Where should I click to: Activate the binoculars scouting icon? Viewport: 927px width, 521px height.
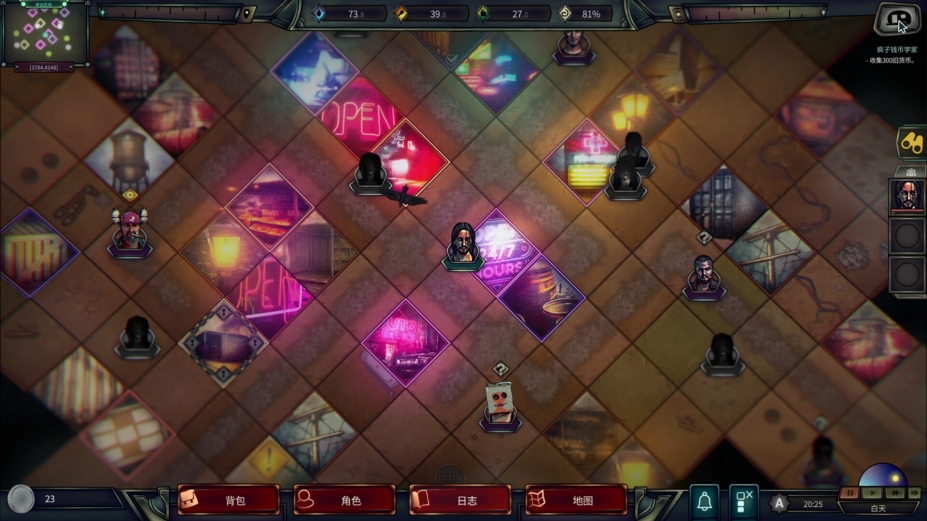(x=910, y=143)
